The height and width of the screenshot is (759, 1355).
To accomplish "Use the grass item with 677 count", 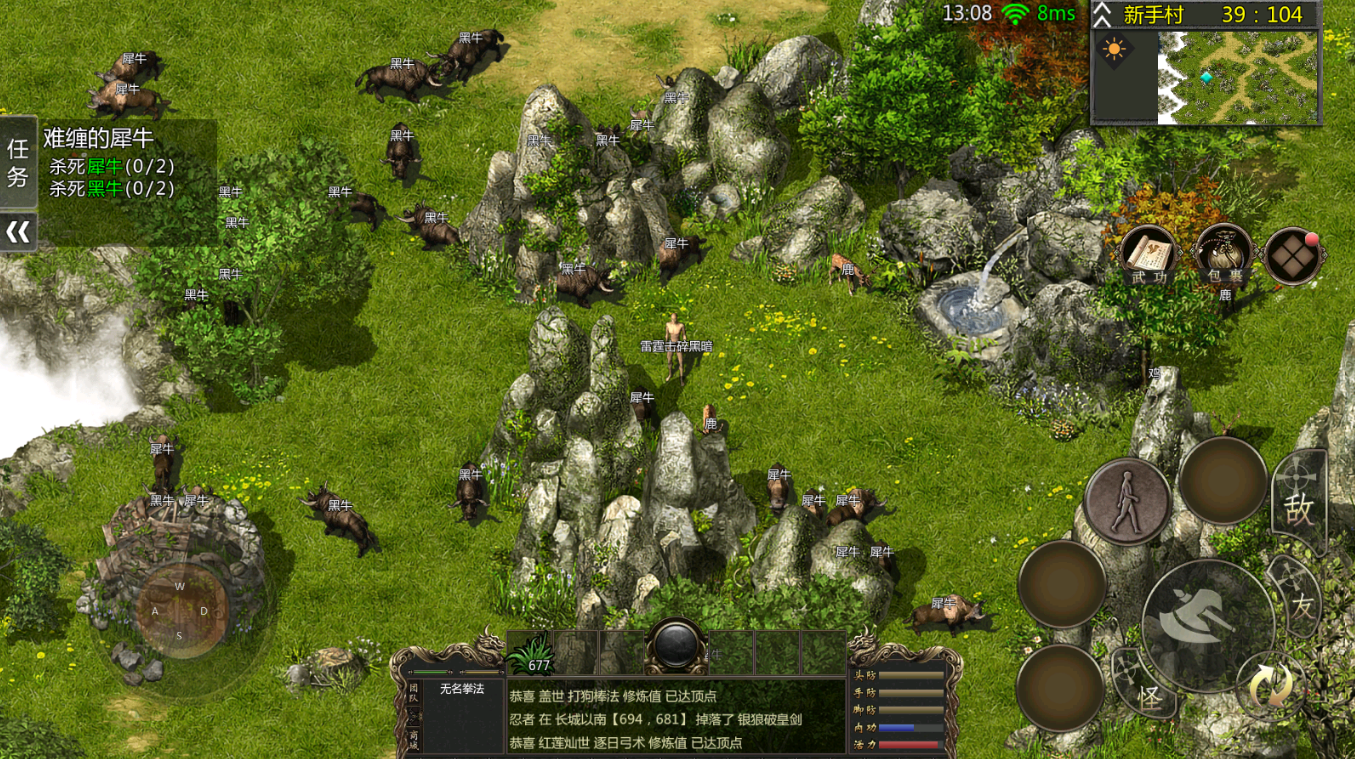I will [x=530, y=652].
